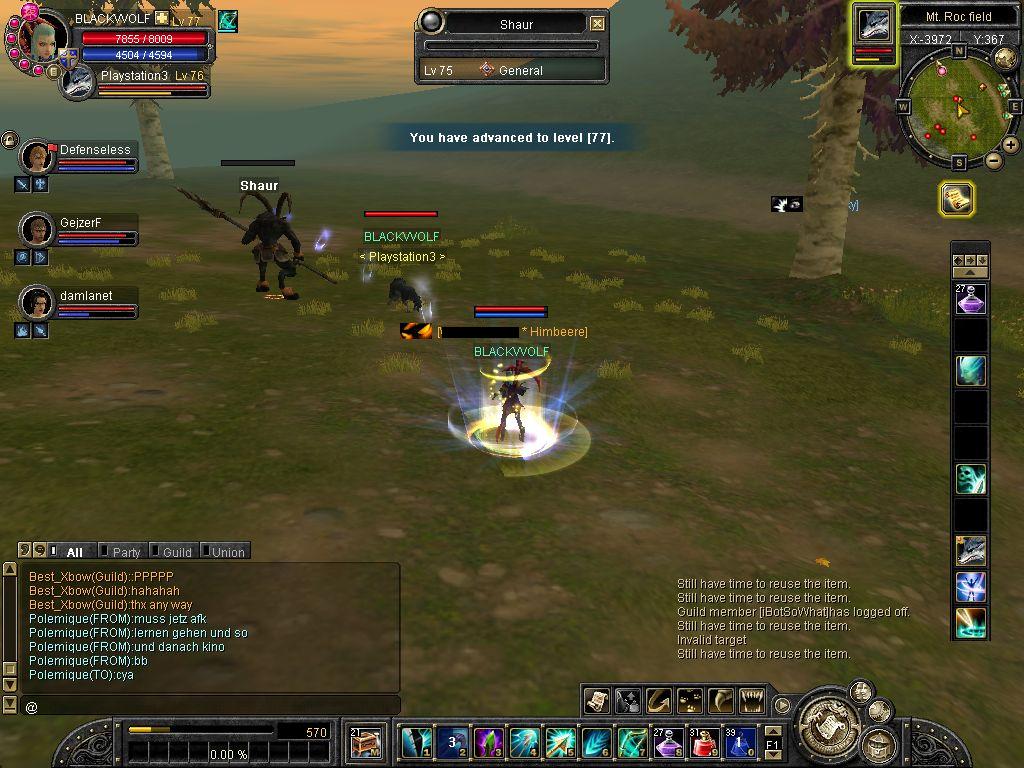Viewport: 1024px width, 768px height.
Task: Activate the green bow skill in slot 7
Action: pyautogui.click(x=632, y=742)
